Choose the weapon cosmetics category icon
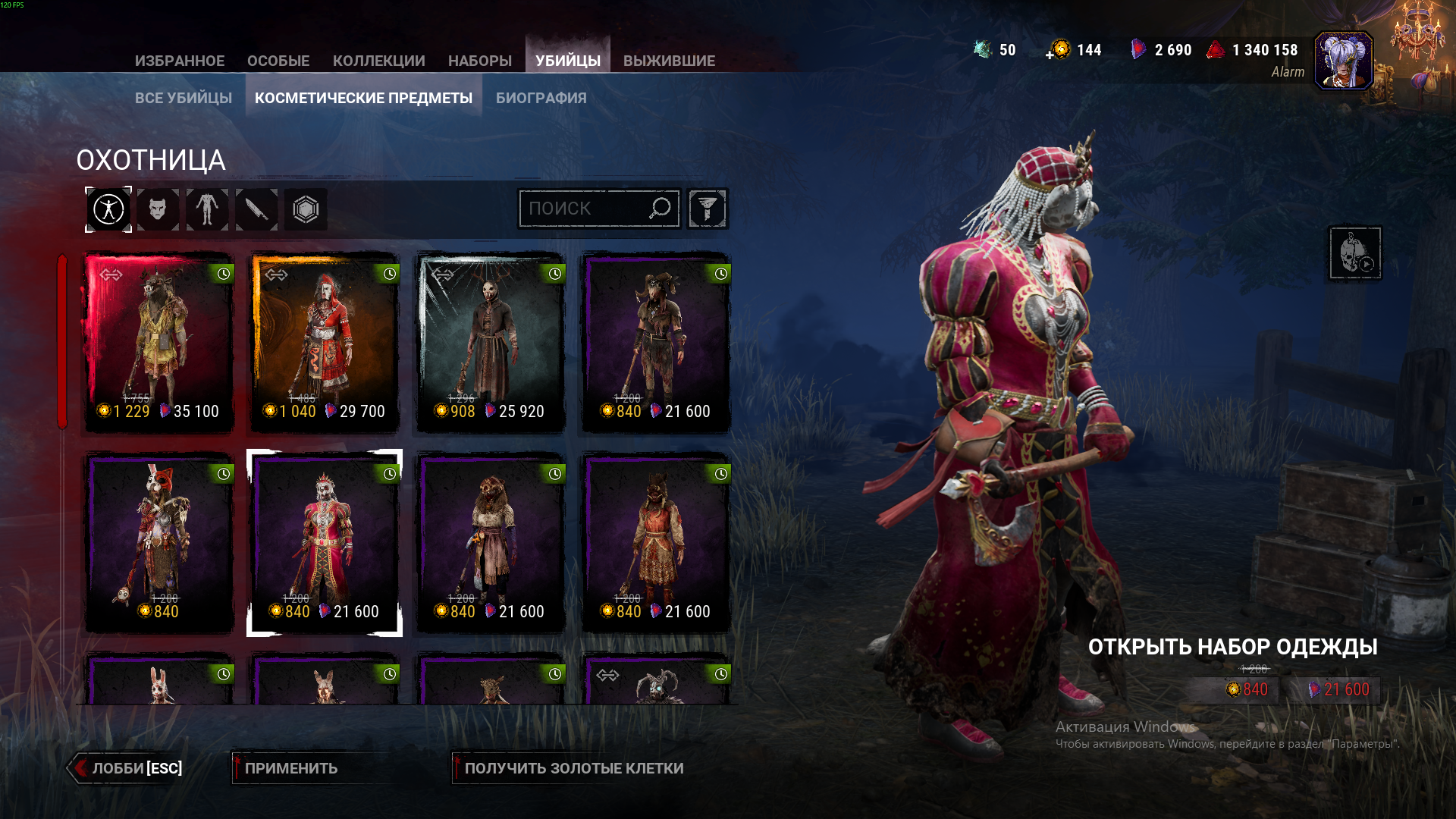Screen dimensions: 1456x819 [x=256, y=209]
